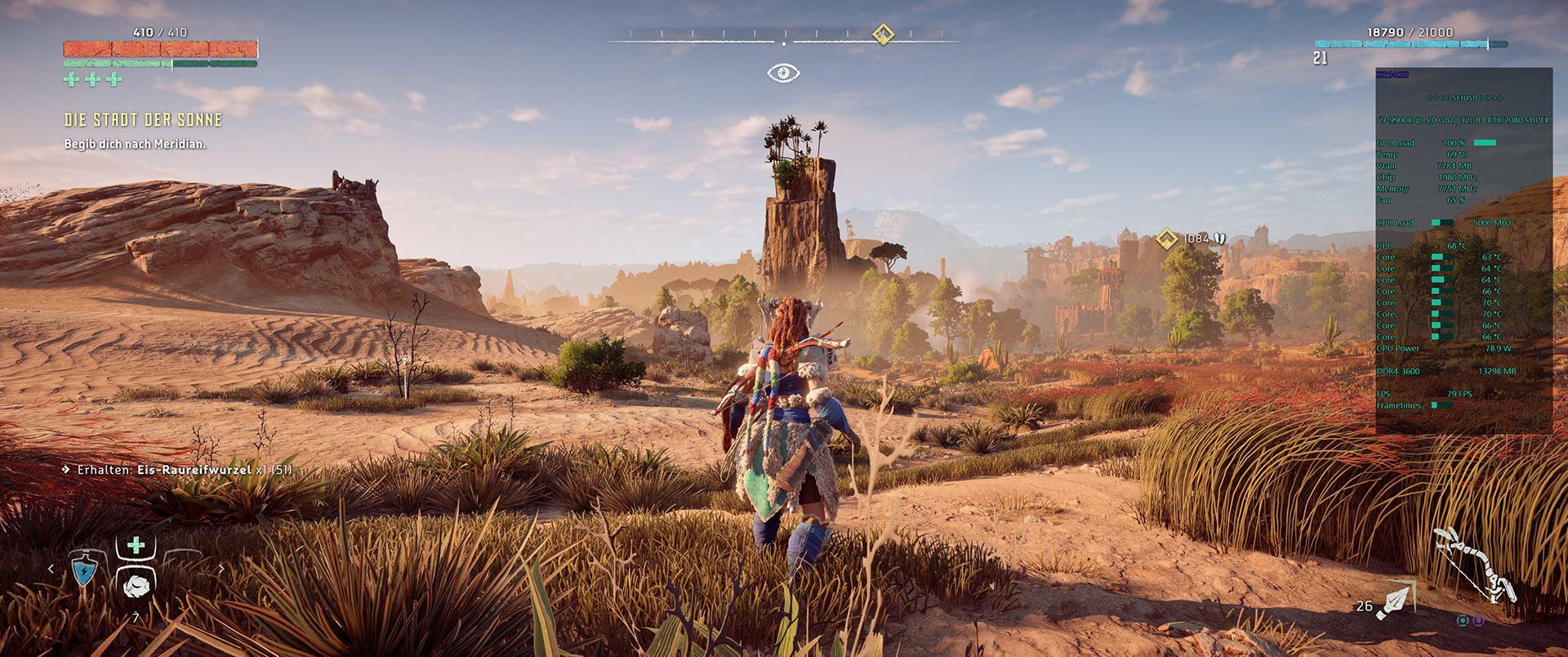The image size is (1568, 657).
Task: Select the 1084 distance quest waypoint marker
Action: (x=1167, y=239)
